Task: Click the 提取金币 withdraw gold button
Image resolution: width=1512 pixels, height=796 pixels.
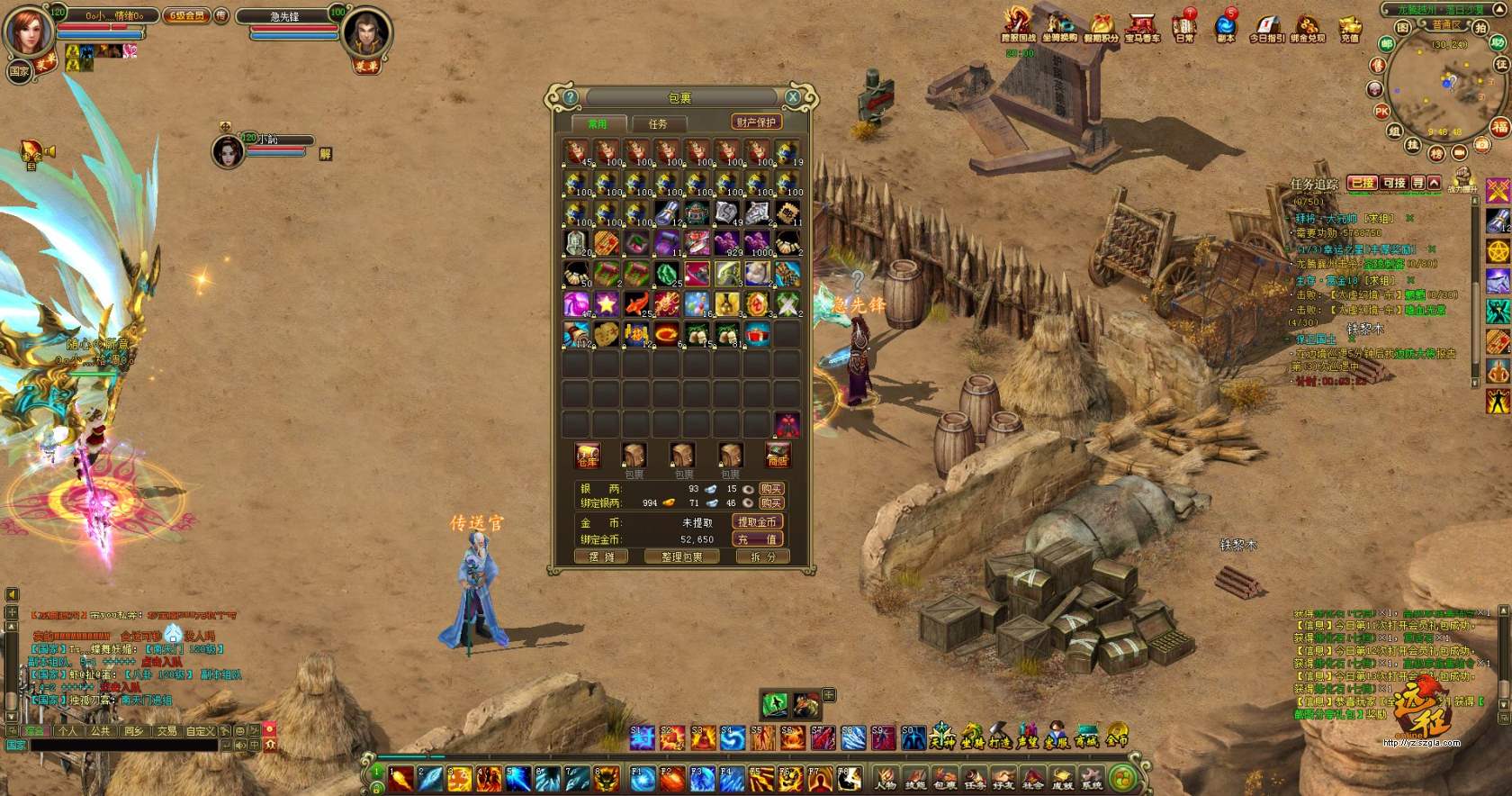Action: [757, 522]
